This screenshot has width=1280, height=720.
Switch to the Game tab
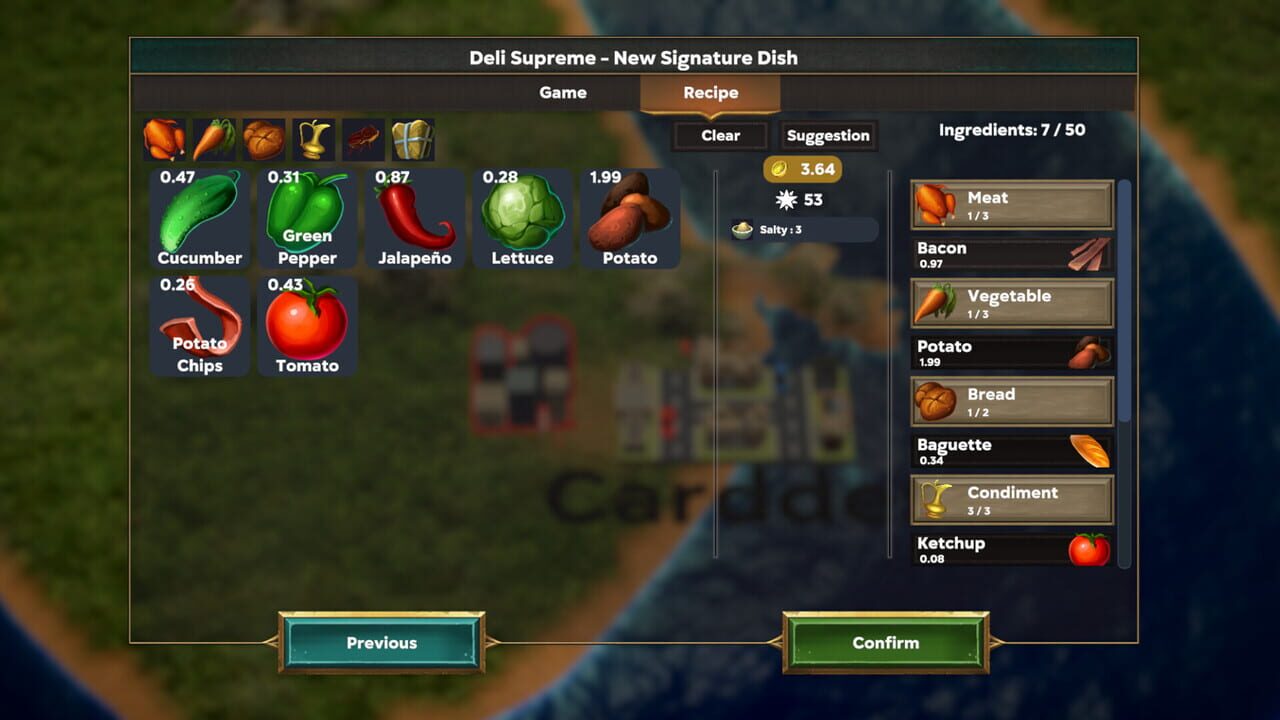[x=563, y=92]
